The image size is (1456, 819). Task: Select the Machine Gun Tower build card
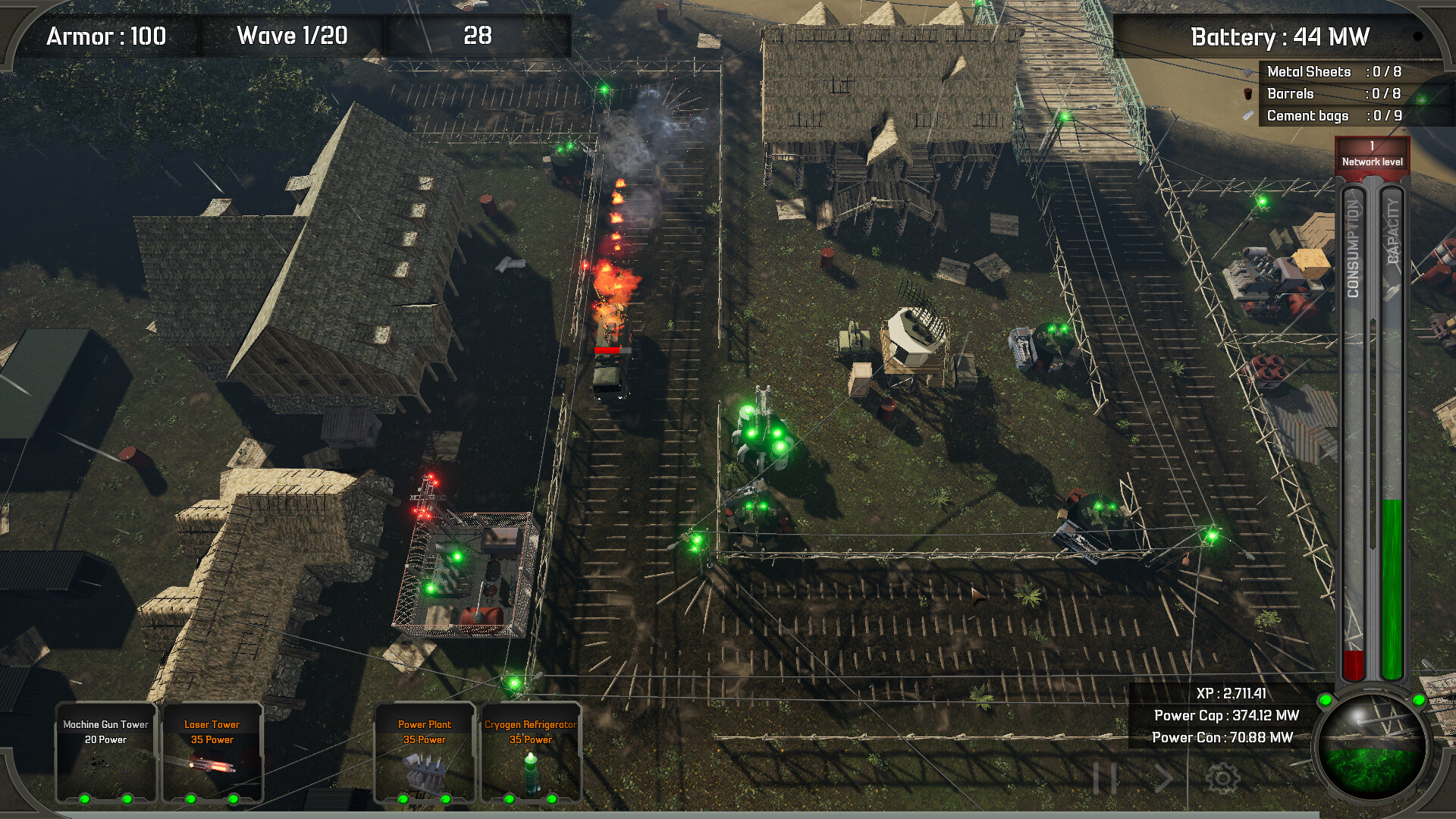pyautogui.click(x=105, y=752)
